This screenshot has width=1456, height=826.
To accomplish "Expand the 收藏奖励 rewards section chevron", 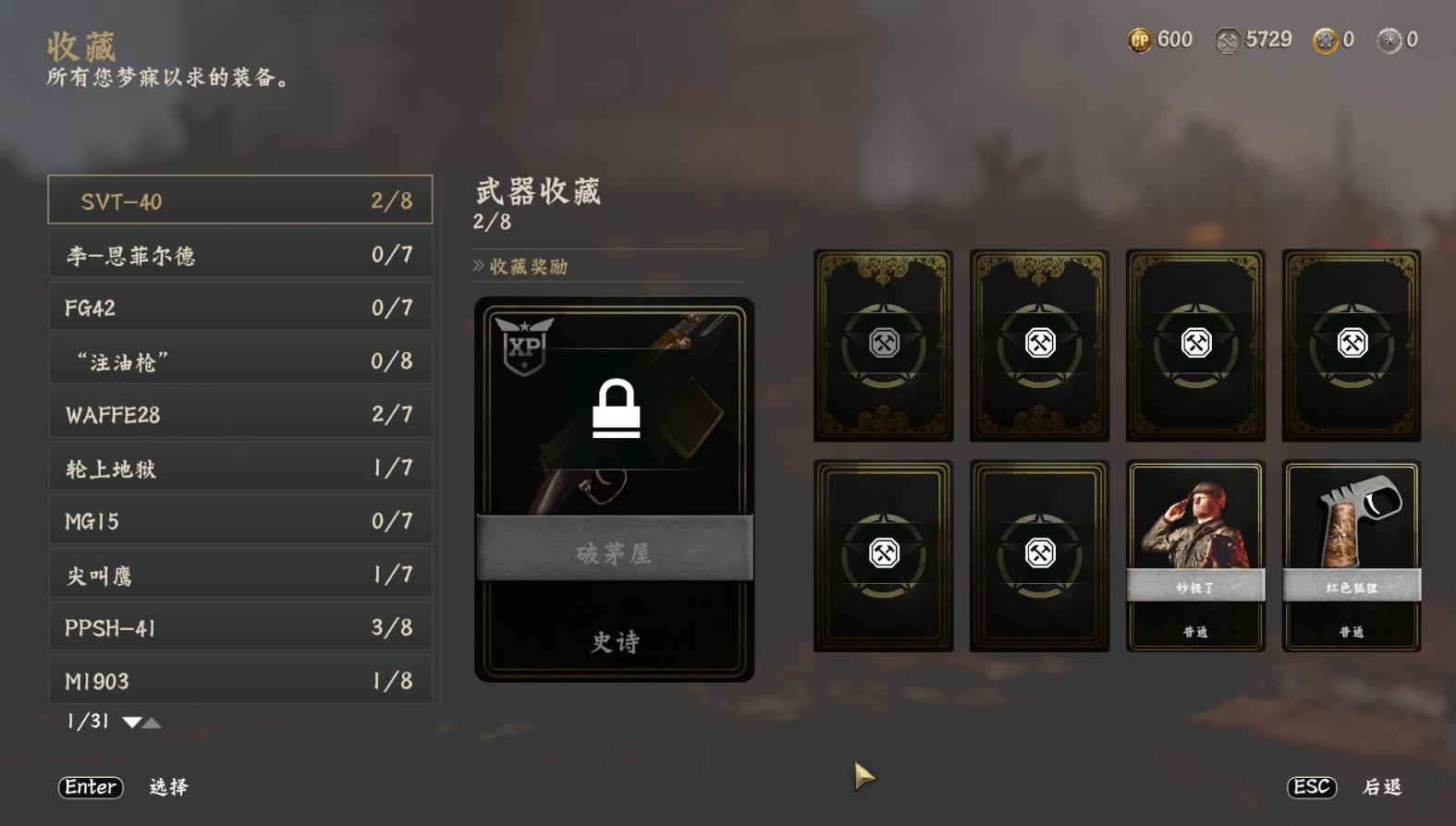I will [x=477, y=266].
